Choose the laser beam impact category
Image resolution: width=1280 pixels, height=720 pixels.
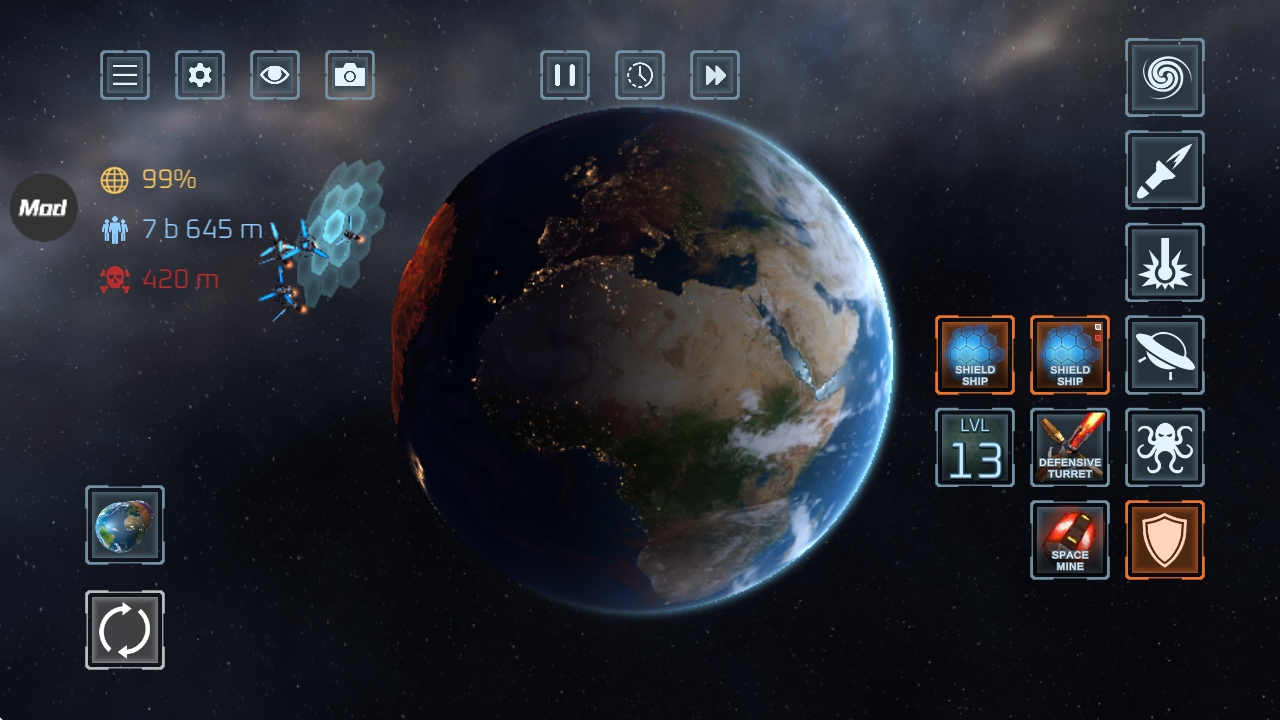coord(1165,262)
